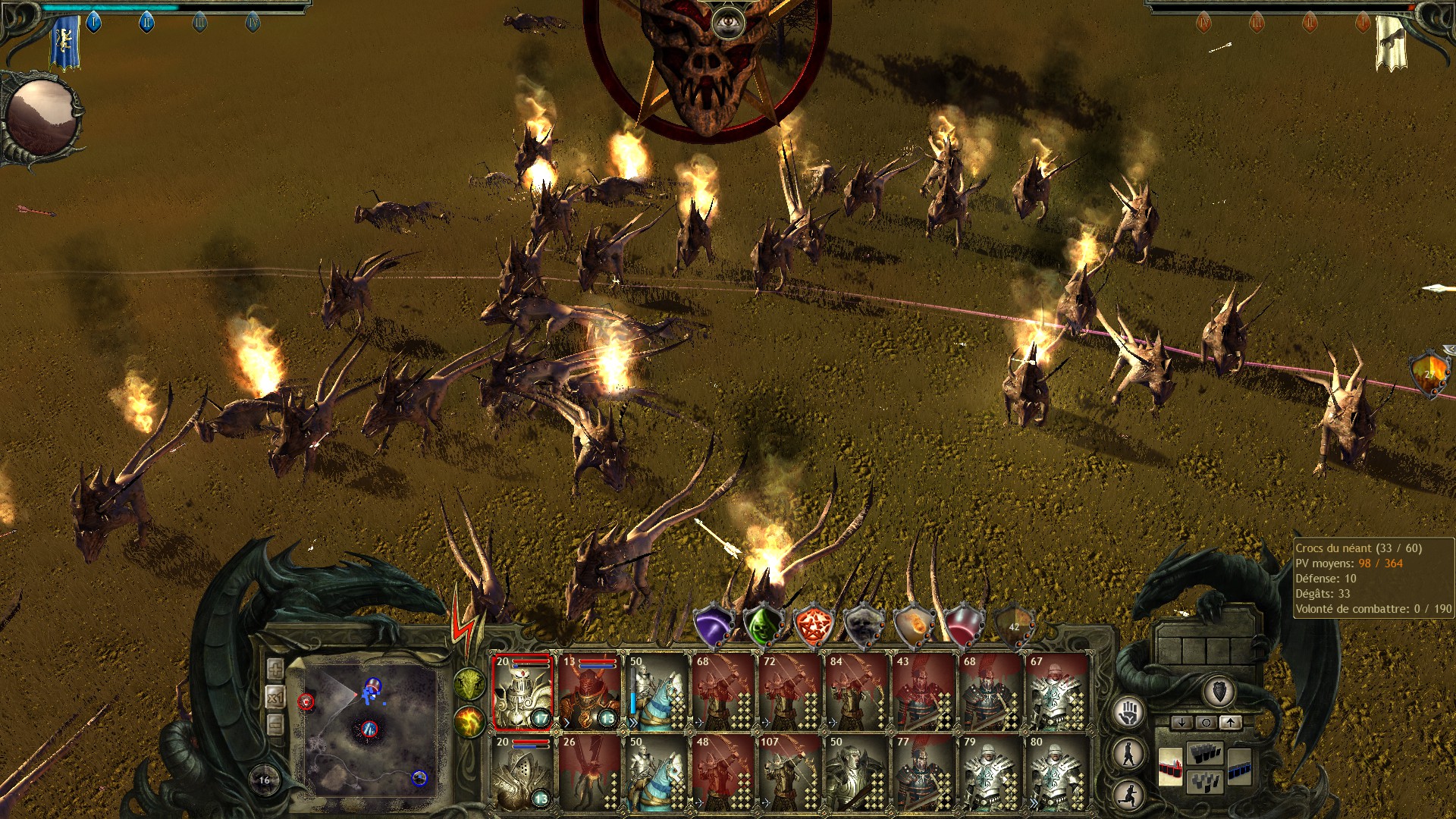This screenshot has width=1456, height=819.
Task: Click the x1 game speed button
Action: pyautogui.click(x=275, y=698)
